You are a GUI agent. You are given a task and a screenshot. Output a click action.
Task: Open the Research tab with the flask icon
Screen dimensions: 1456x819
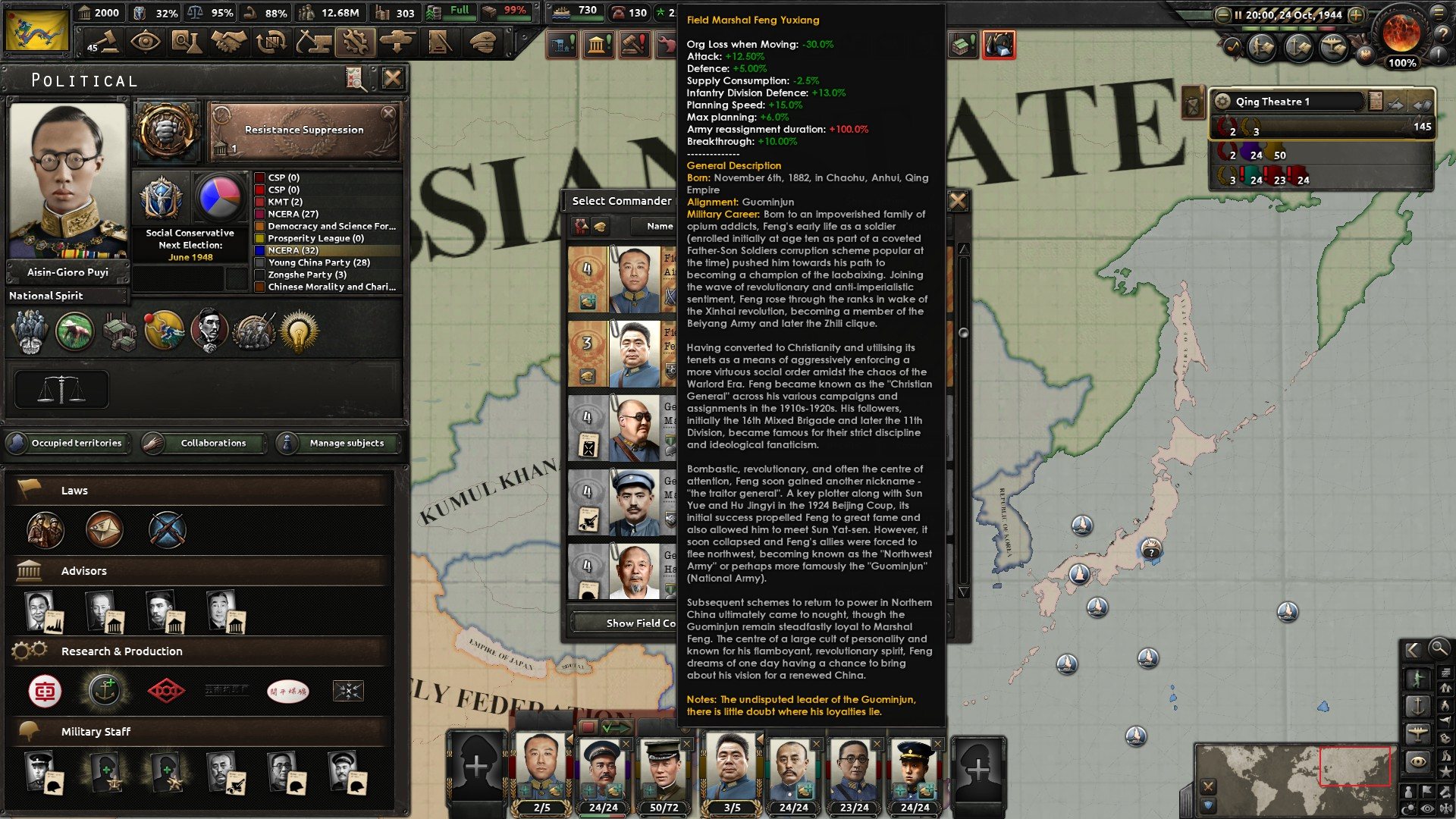tap(187, 42)
